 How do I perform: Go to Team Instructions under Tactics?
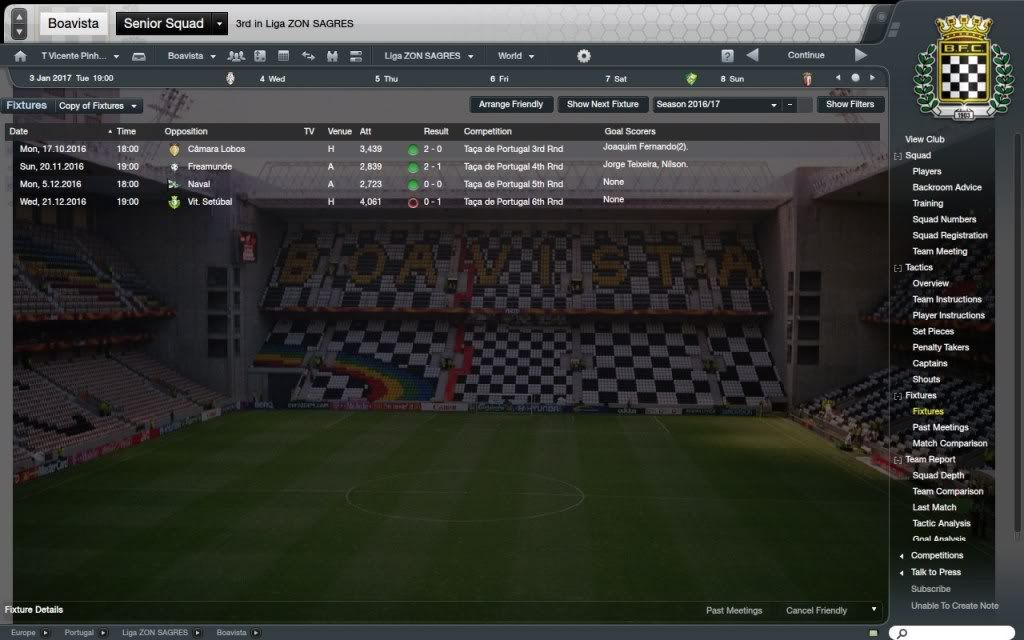click(946, 300)
